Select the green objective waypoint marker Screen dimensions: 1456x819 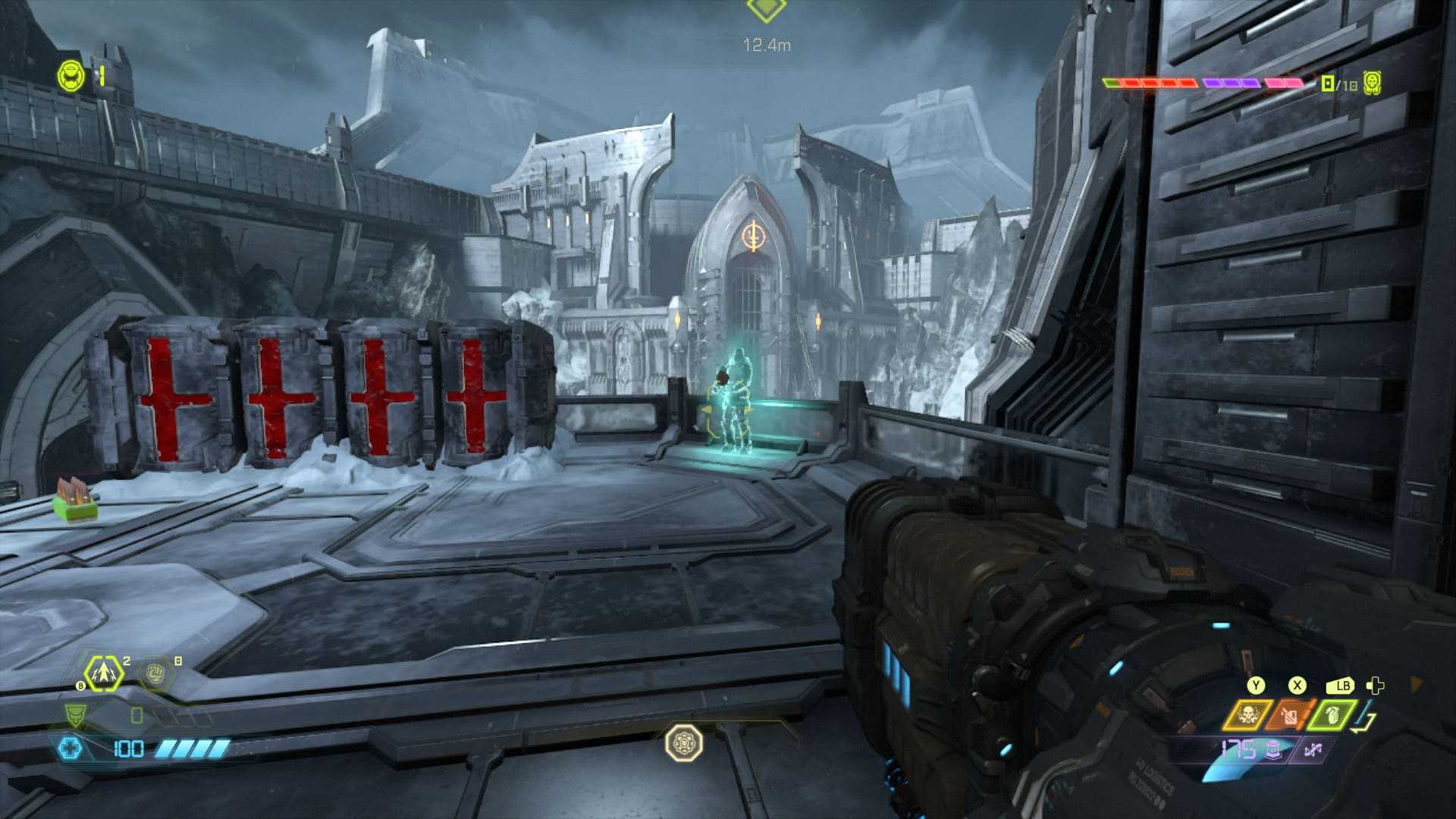pyautogui.click(x=766, y=9)
